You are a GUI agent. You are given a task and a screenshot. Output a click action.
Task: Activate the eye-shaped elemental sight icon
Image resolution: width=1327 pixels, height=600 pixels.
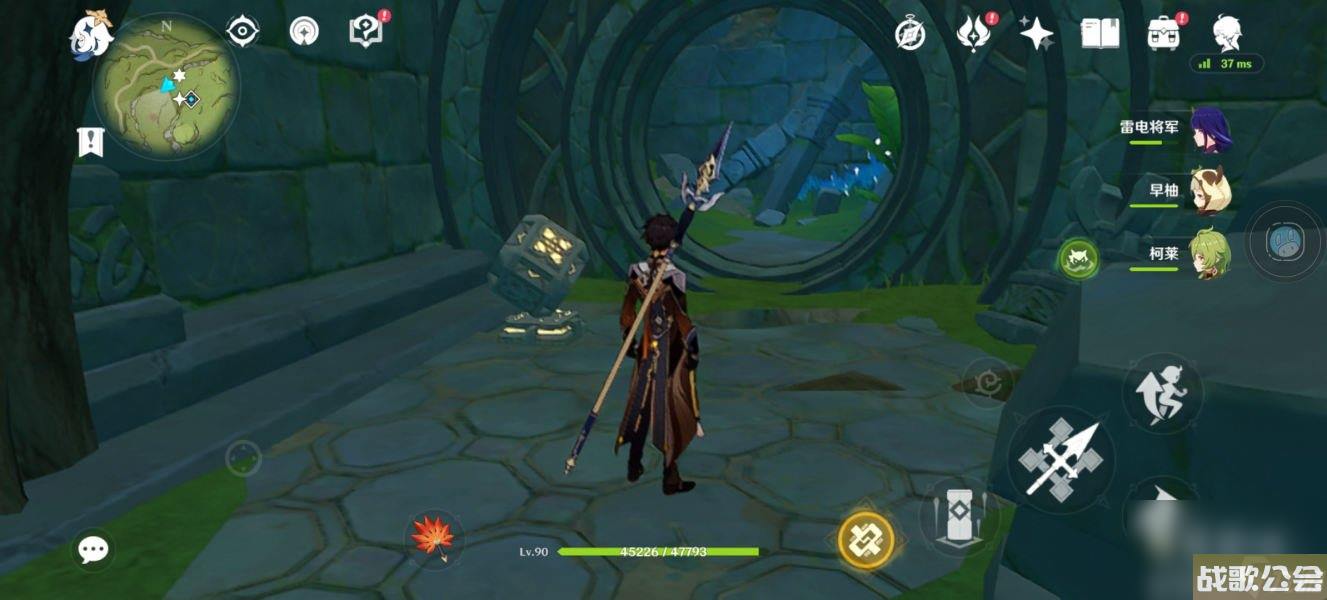[x=242, y=32]
